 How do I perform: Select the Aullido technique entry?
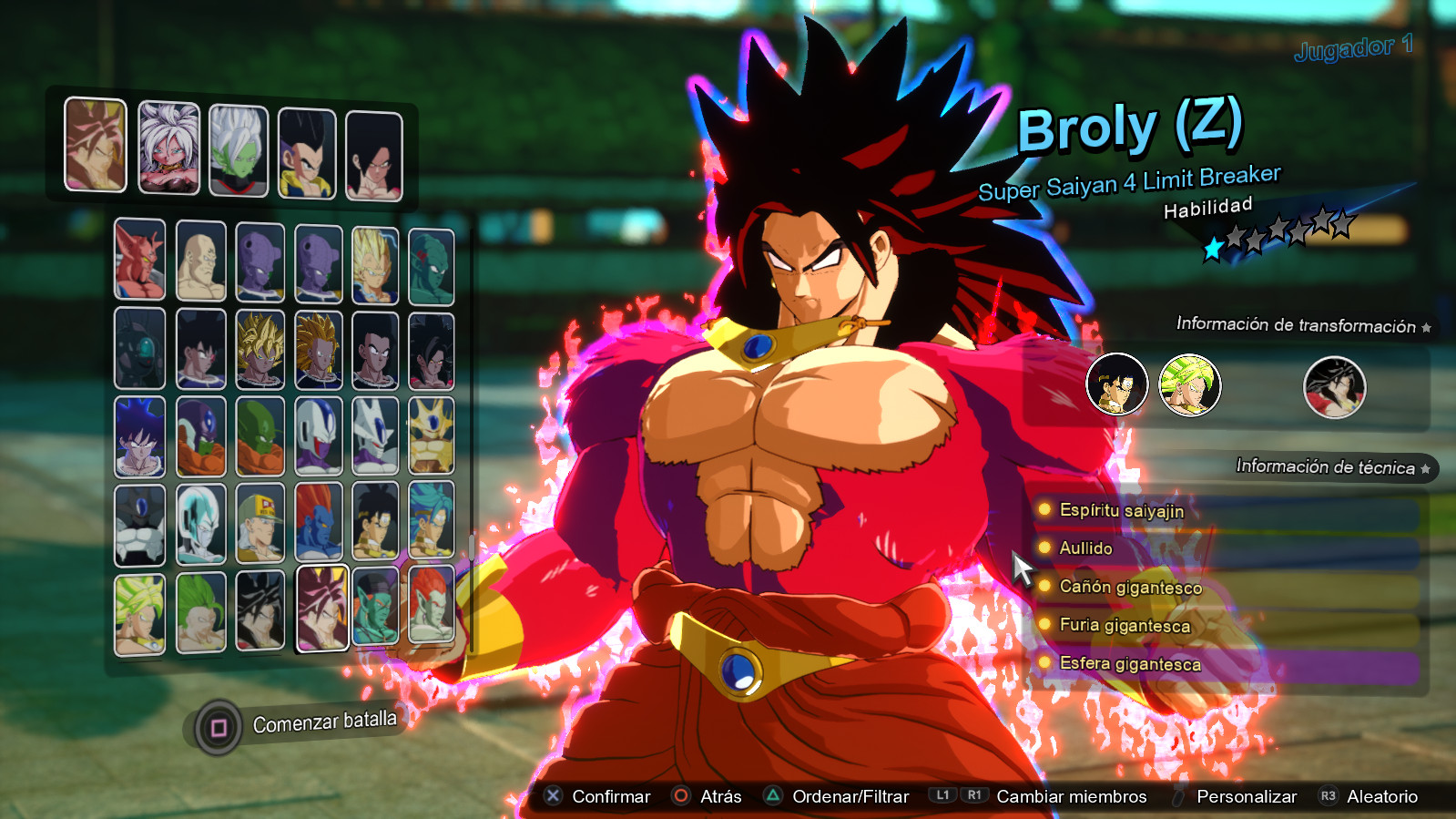(1088, 548)
